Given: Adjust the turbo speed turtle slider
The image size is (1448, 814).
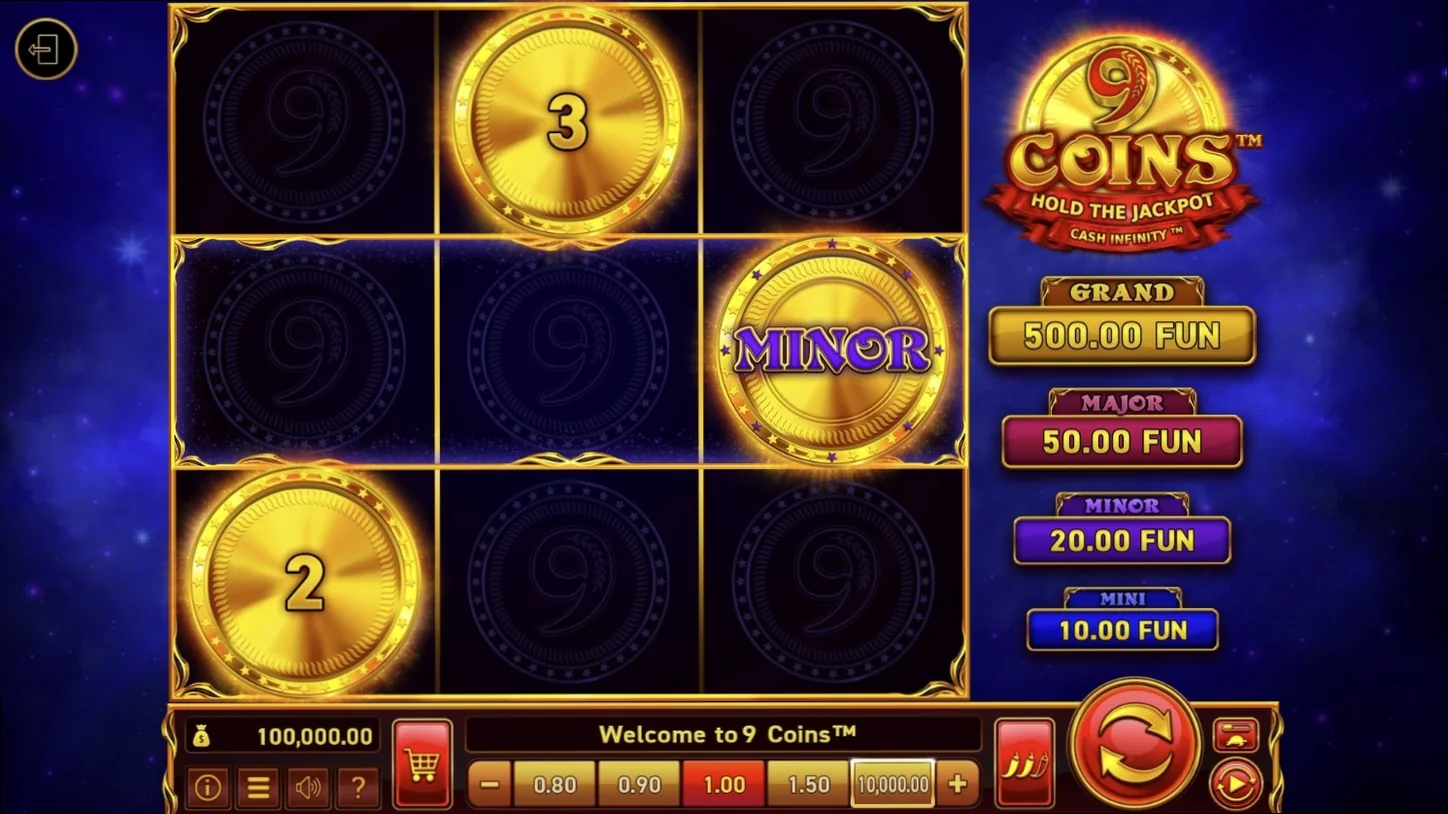Looking at the screenshot, I should [1236, 733].
